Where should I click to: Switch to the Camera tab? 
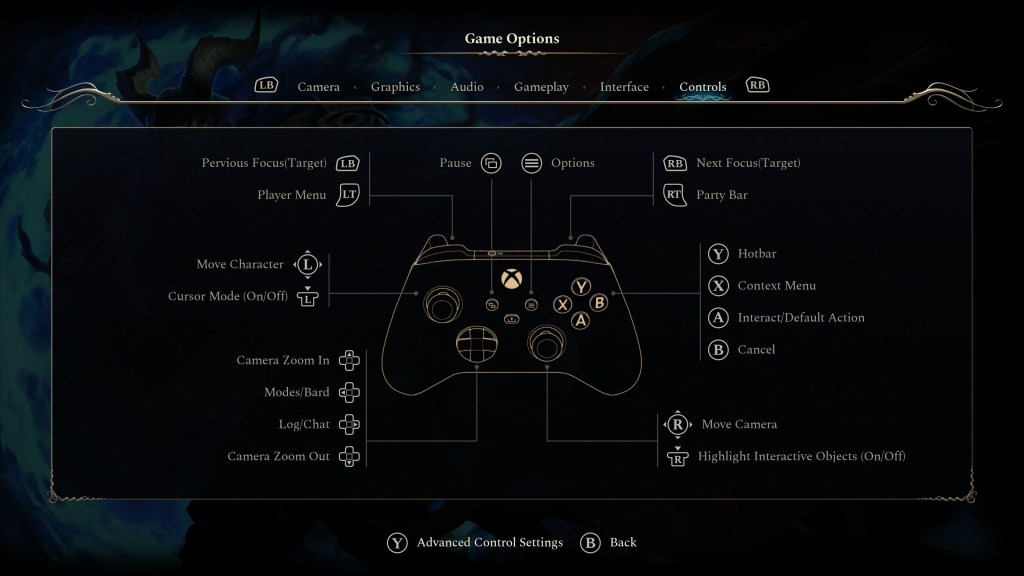pyautogui.click(x=318, y=87)
